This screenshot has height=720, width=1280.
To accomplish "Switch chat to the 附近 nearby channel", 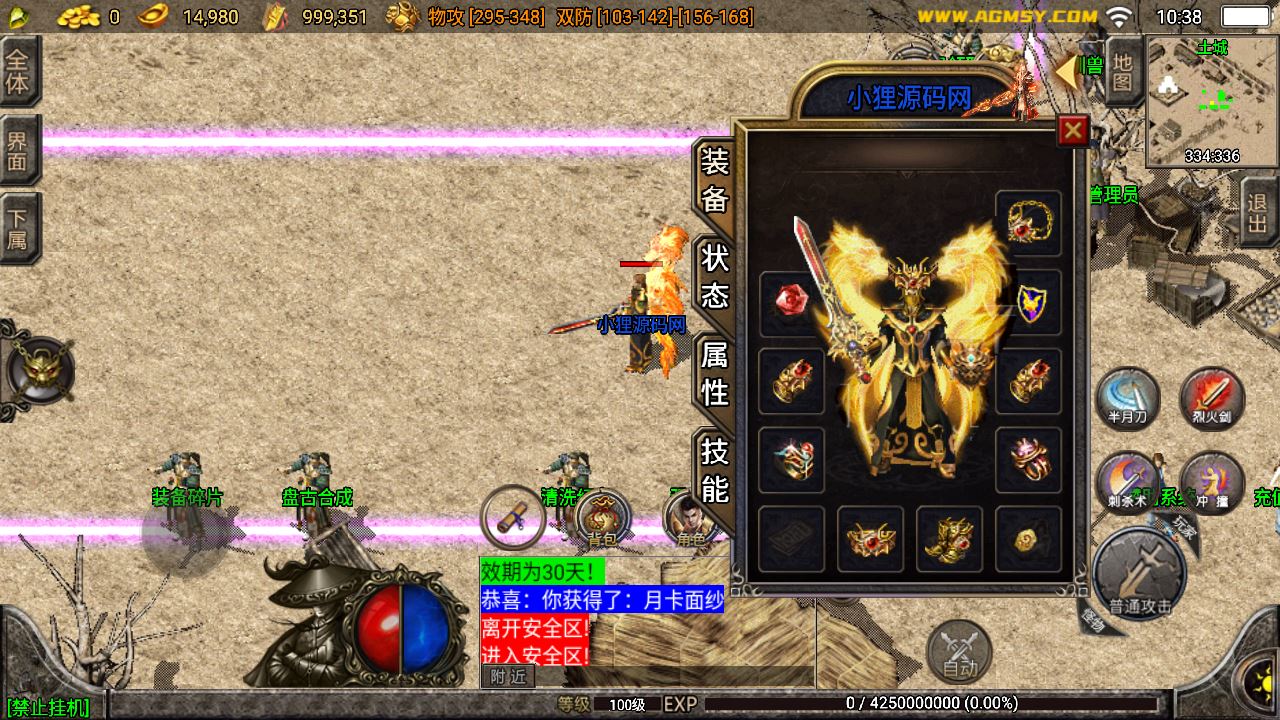I will tap(508, 677).
